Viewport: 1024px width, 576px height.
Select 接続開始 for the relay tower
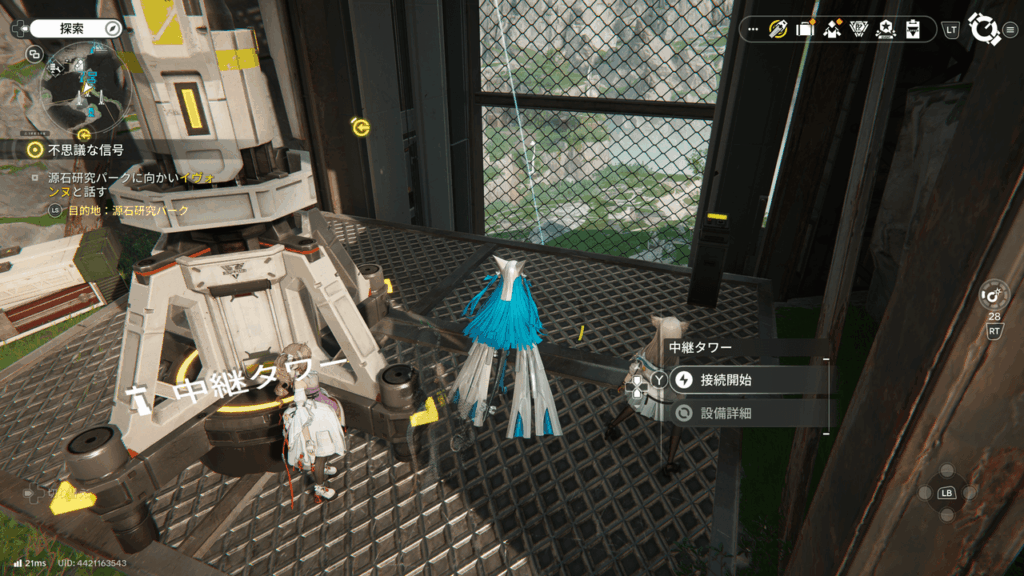746,380
